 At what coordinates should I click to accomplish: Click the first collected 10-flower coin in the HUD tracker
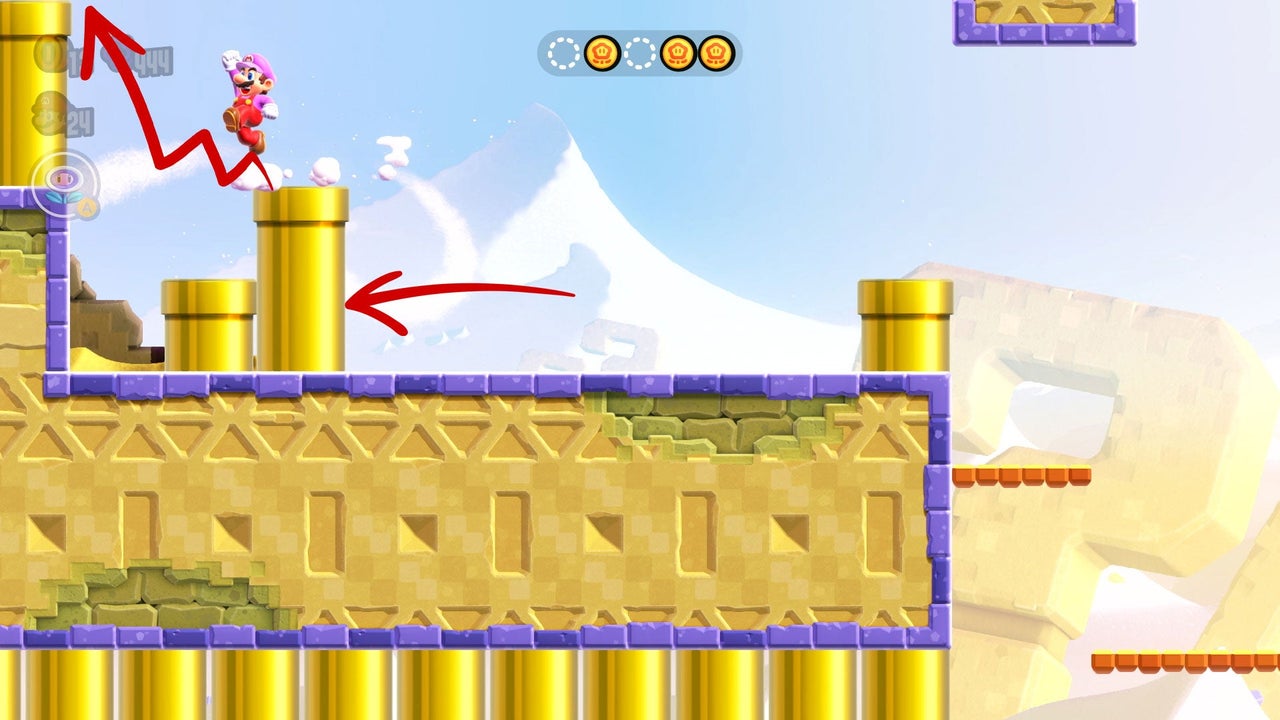(603, 52)
